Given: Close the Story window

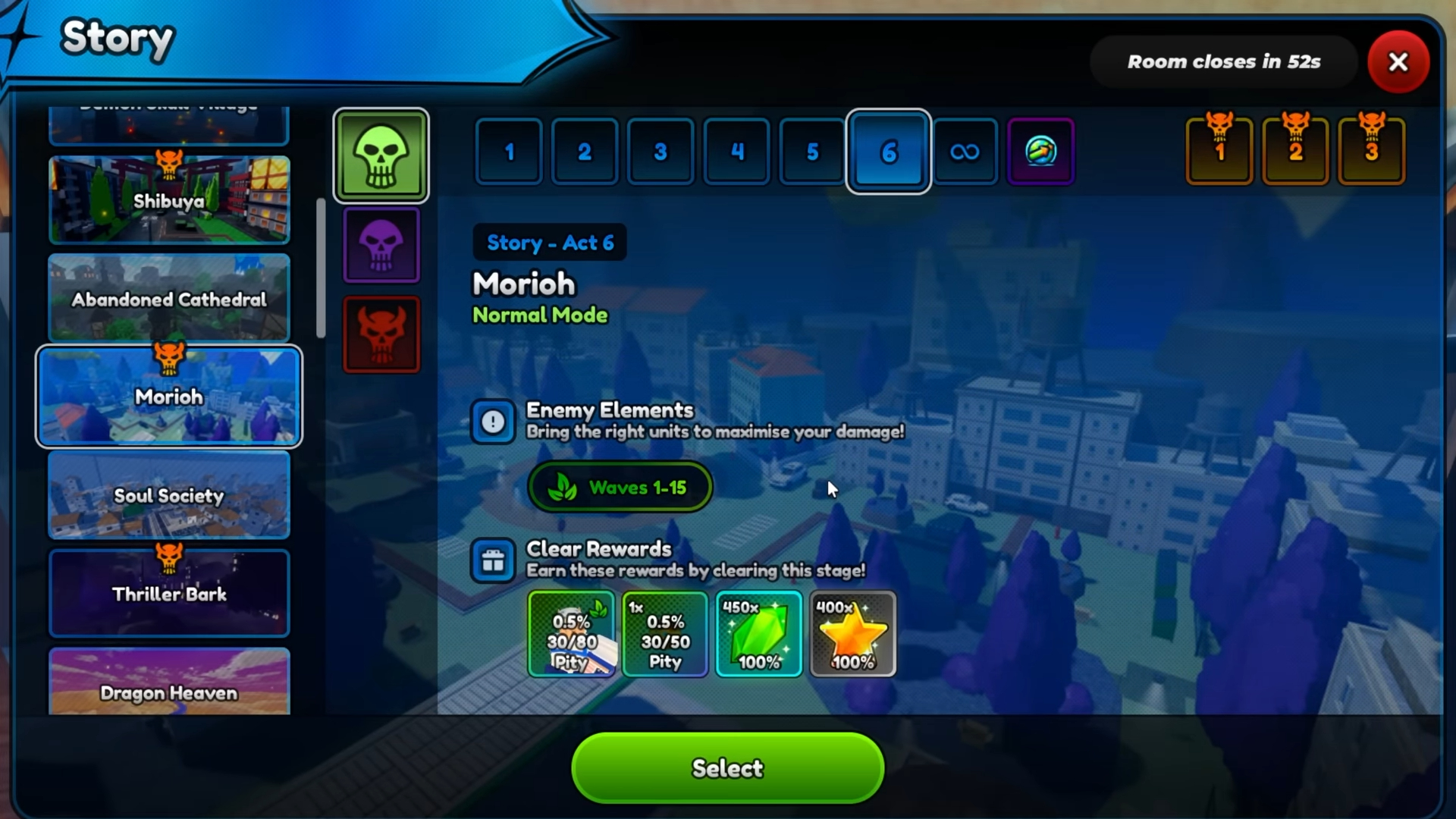Looking at the screenshot, I should pos(1398,62).
